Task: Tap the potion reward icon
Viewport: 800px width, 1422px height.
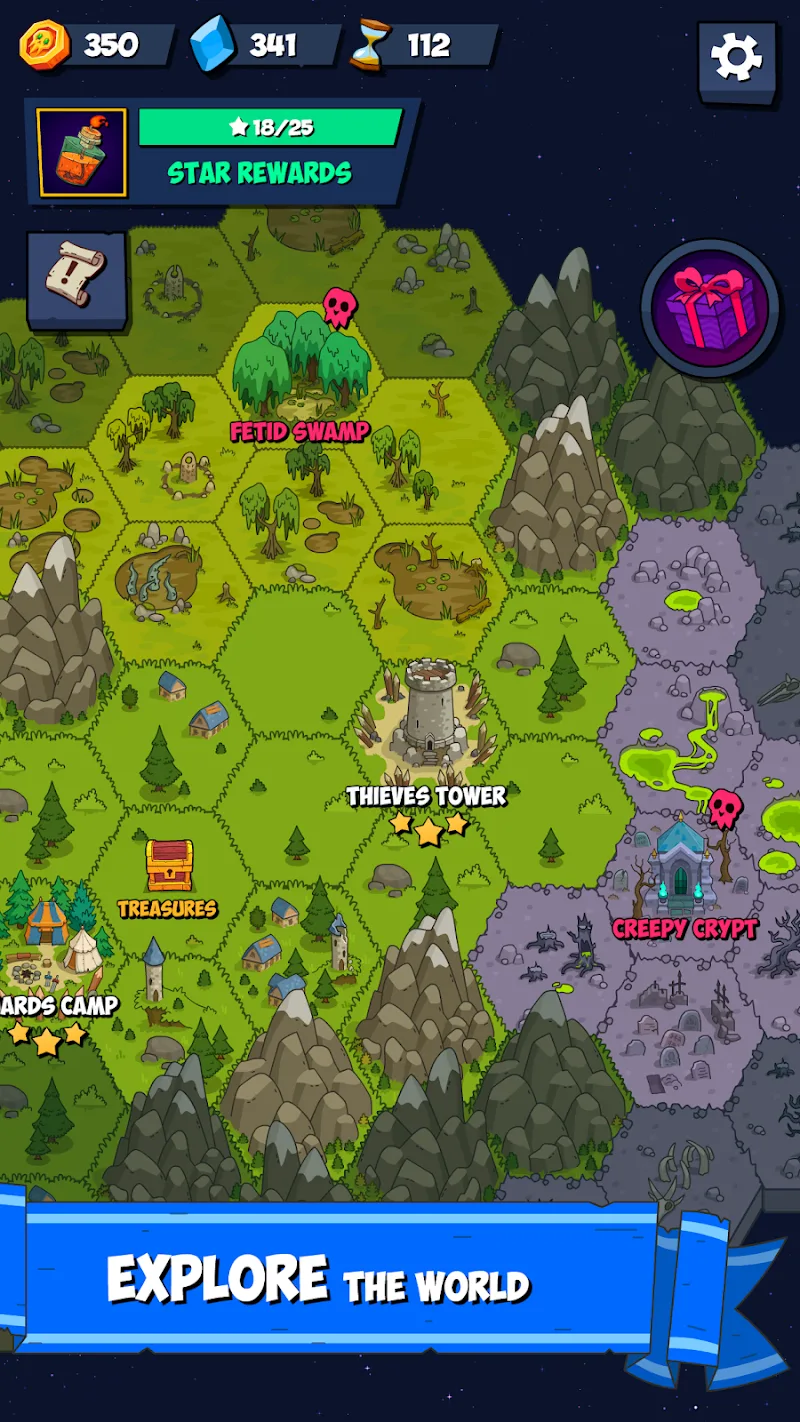Action: pos(82,153)
